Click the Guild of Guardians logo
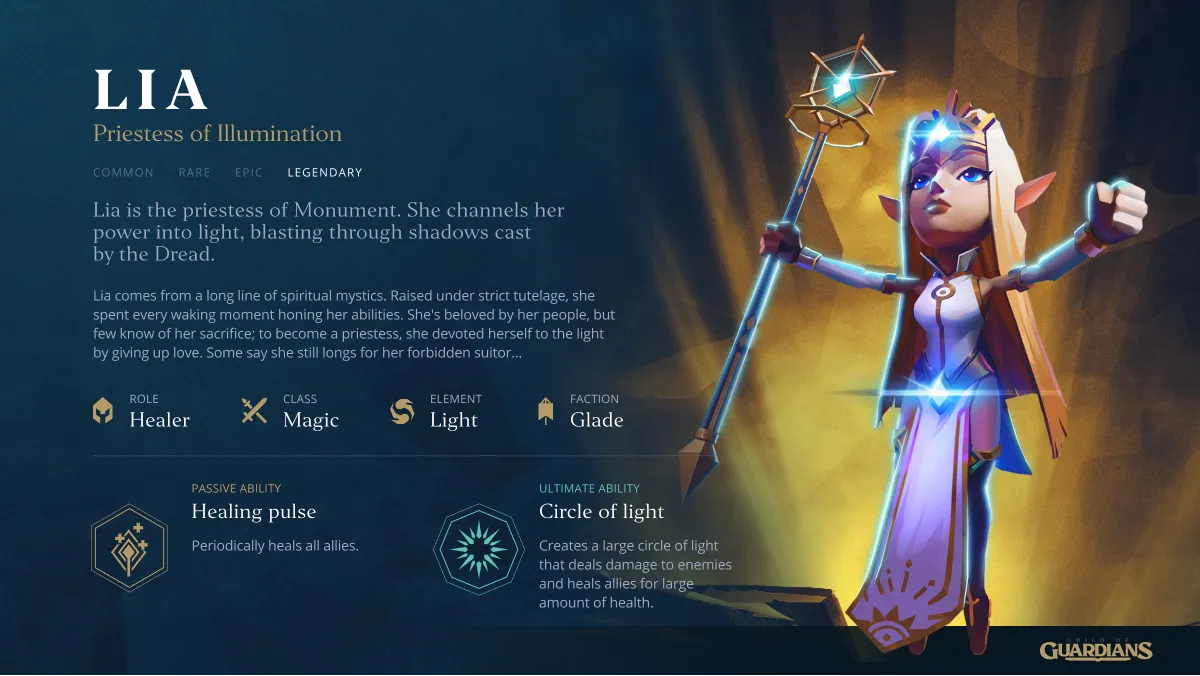The image size is (1200, 676). [1096, 650]
